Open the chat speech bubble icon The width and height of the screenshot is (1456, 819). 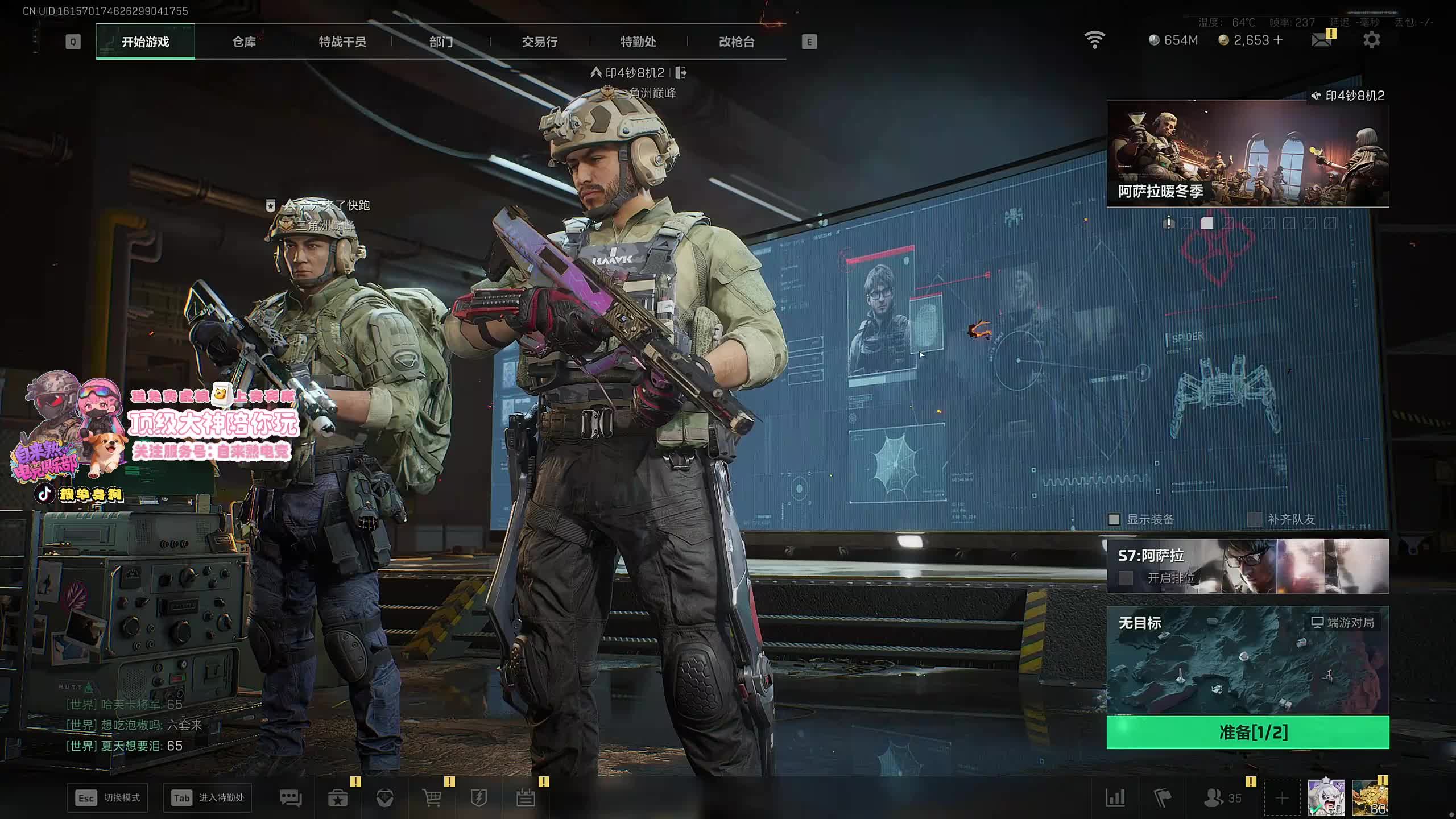(291, 798)
